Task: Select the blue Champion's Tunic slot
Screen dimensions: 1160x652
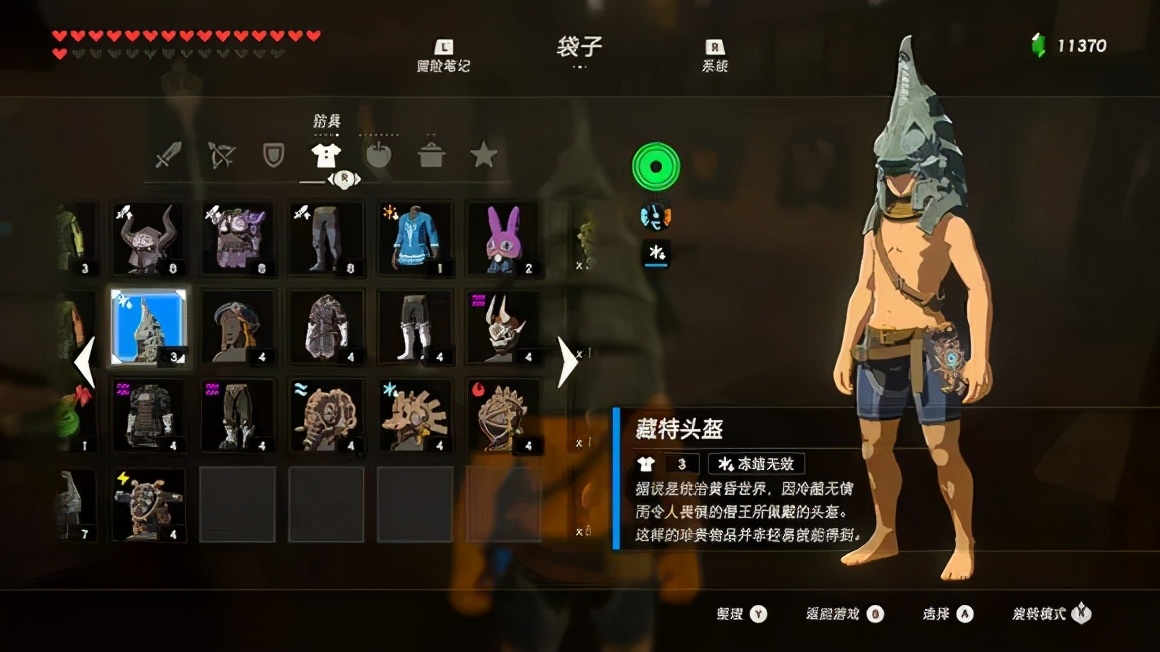Action: point(414,238)
